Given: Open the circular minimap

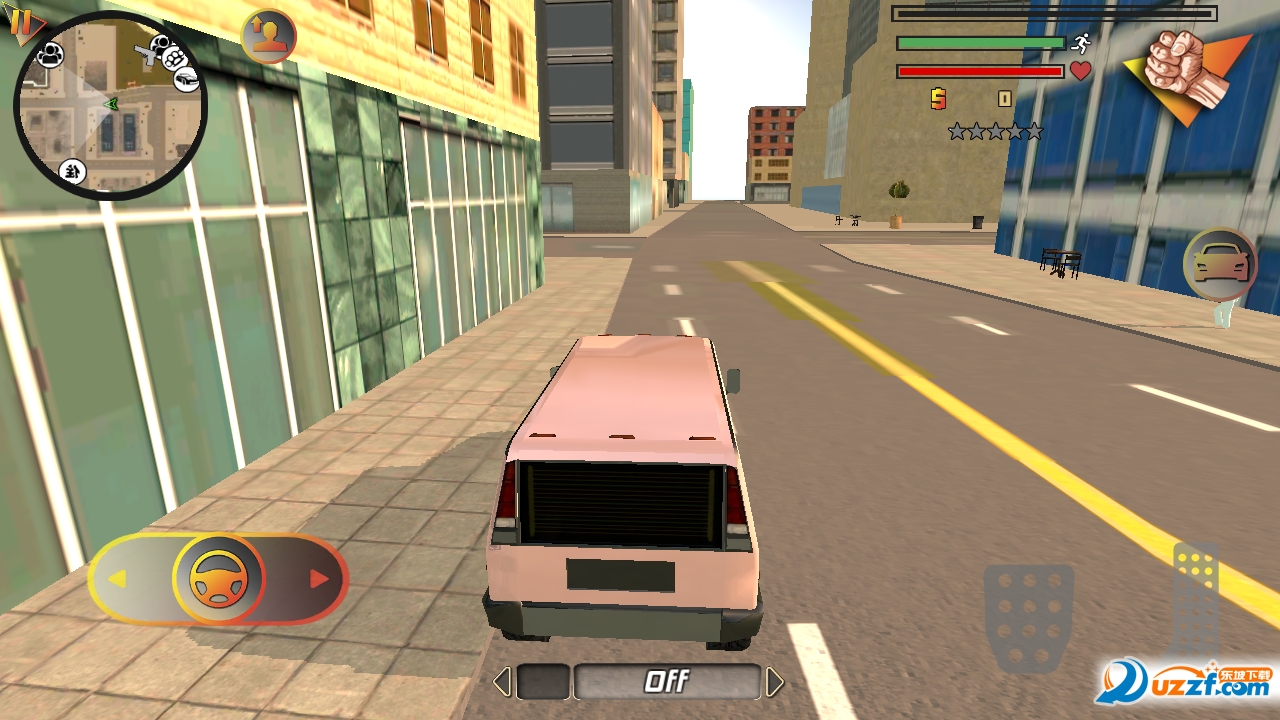Looking at the screenshot, I should tap(109, 106).
